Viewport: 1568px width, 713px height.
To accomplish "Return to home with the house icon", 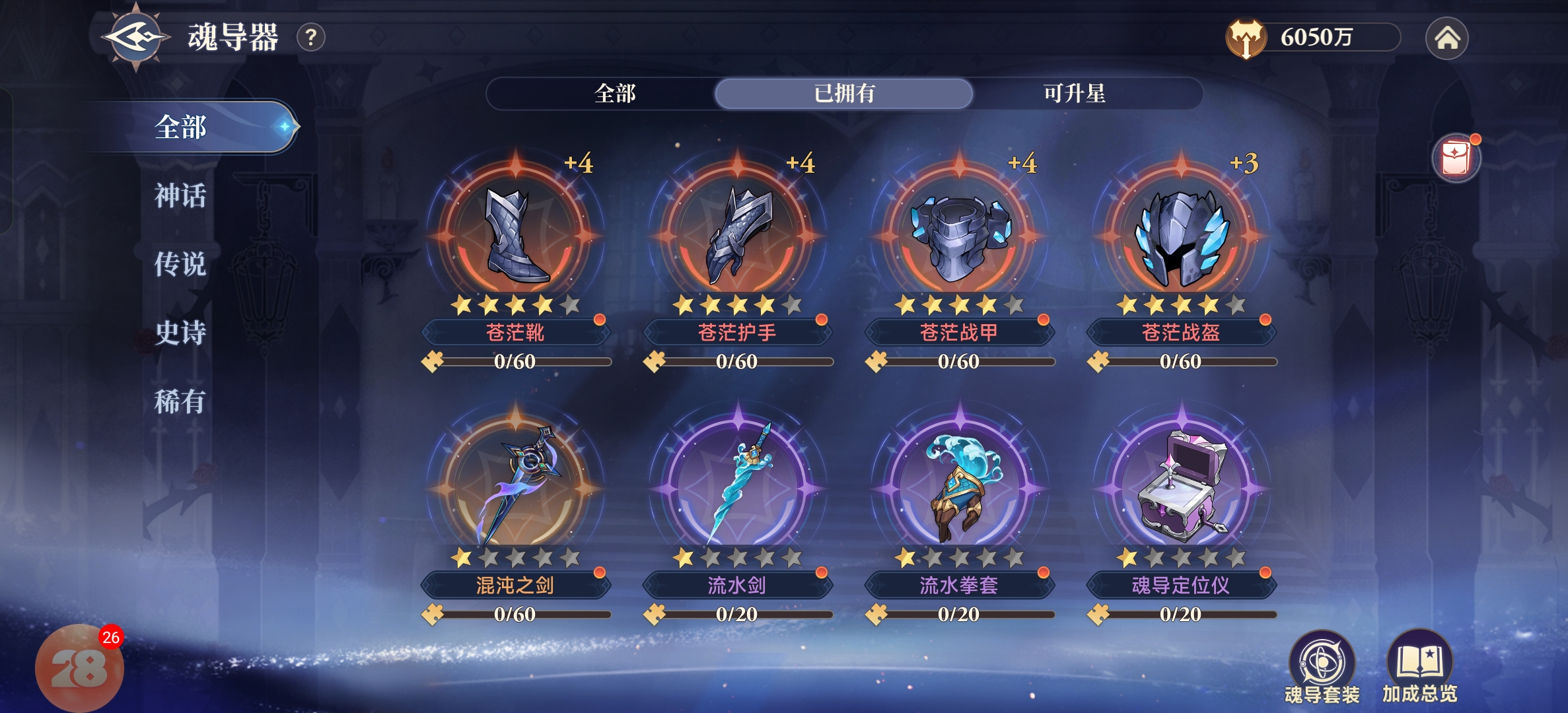I will coord(1446,38).
